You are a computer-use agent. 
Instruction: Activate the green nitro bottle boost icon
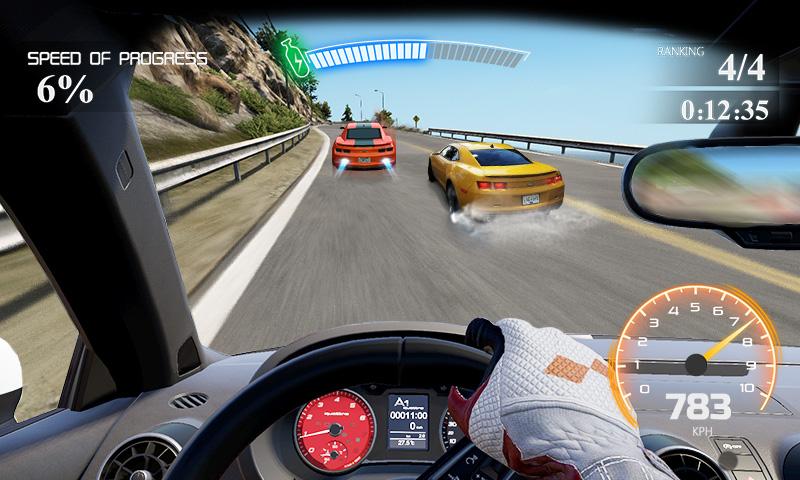293,59
